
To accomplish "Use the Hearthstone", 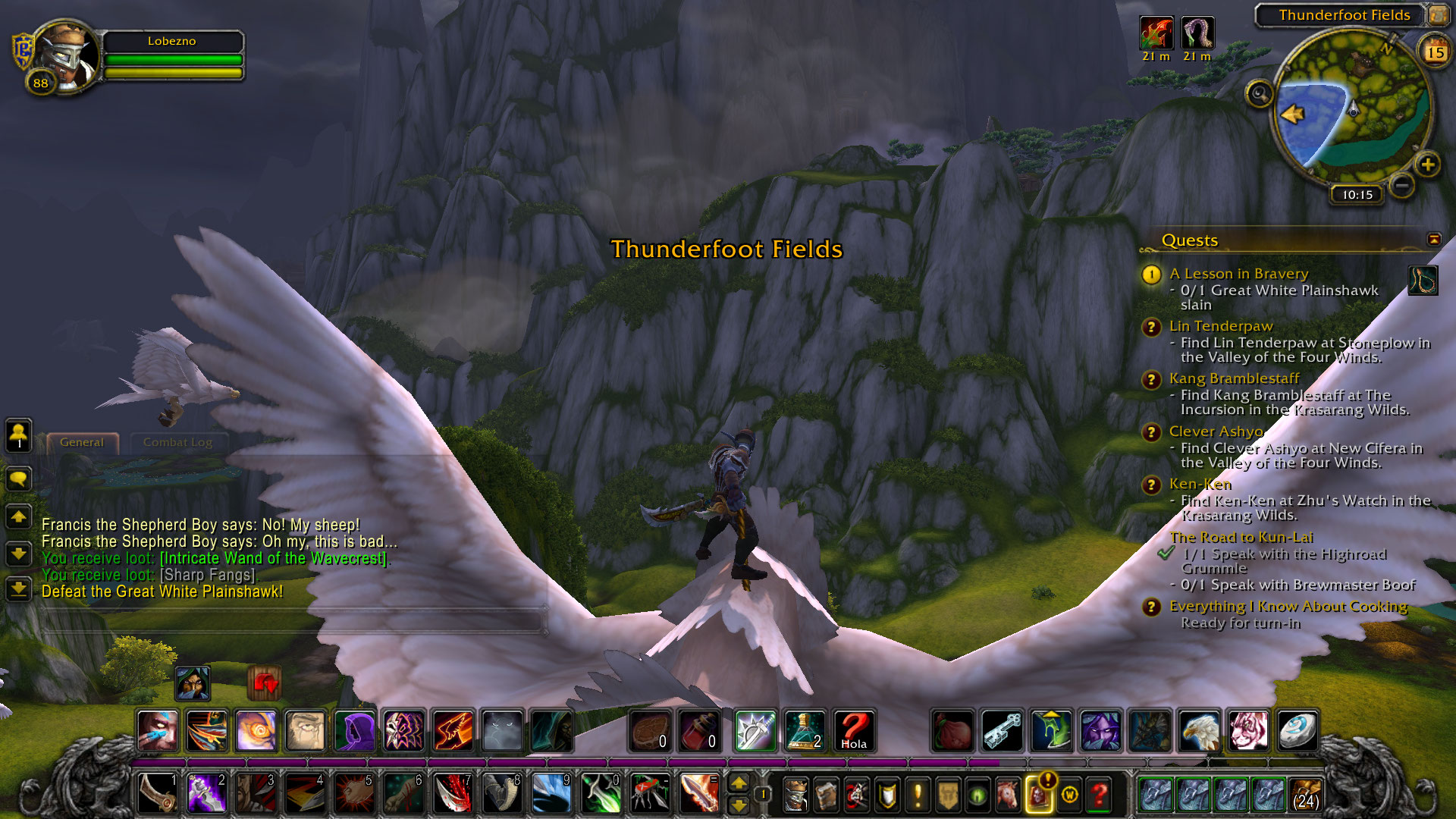I will 1298,731.
